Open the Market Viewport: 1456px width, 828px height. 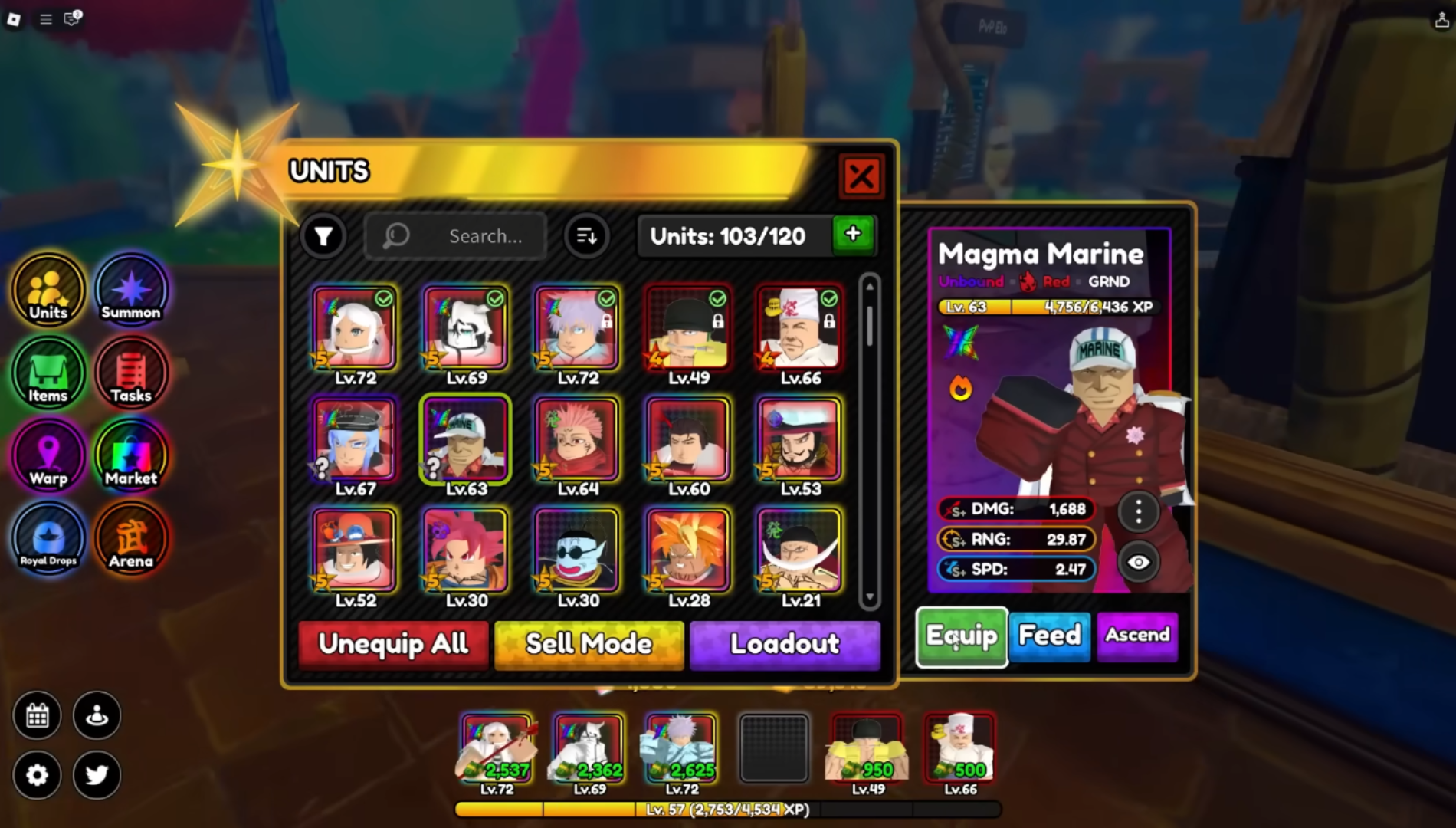click(x=131, y=457)
